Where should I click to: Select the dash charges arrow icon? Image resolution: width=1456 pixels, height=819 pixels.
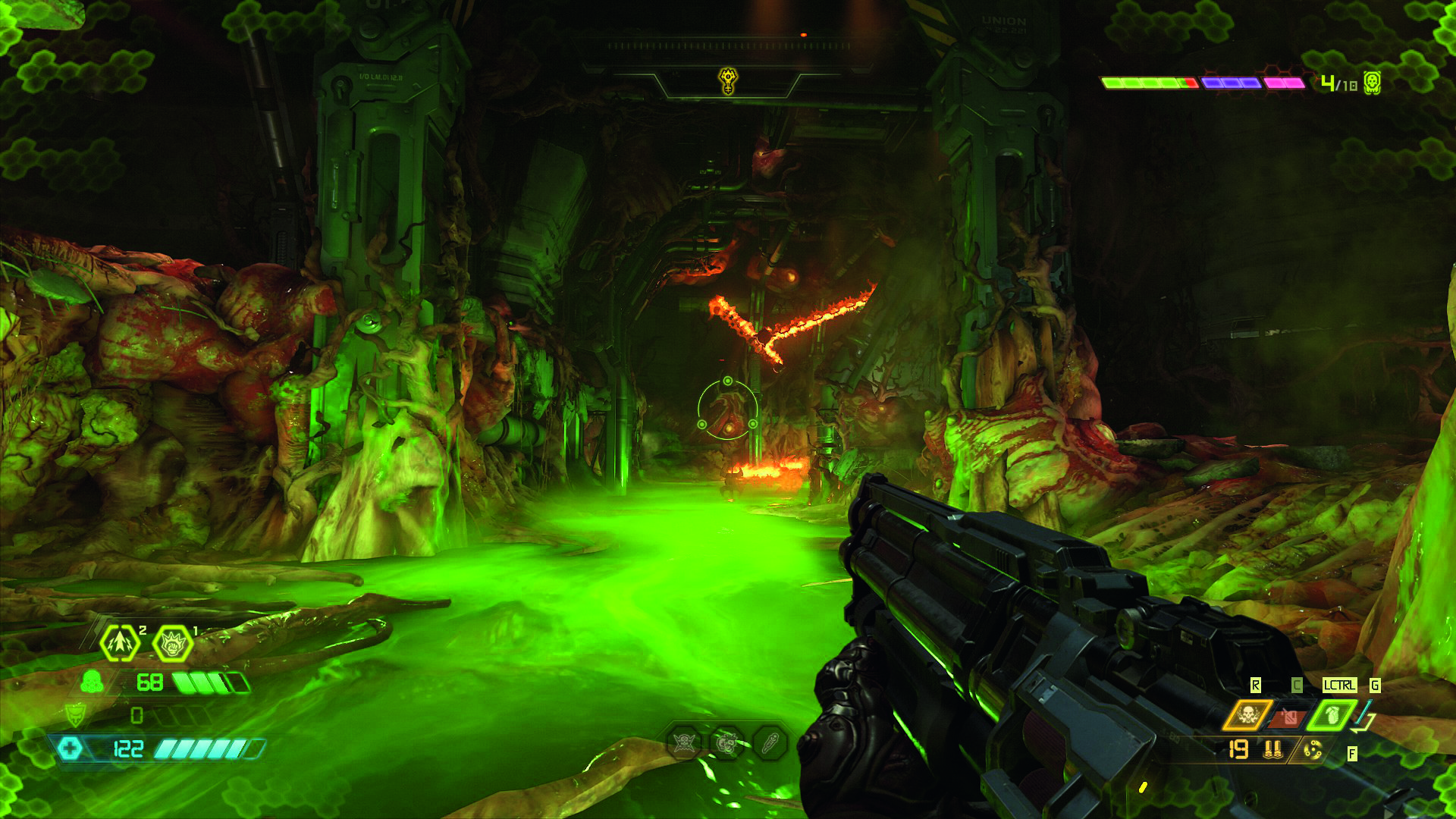point(120,644)
